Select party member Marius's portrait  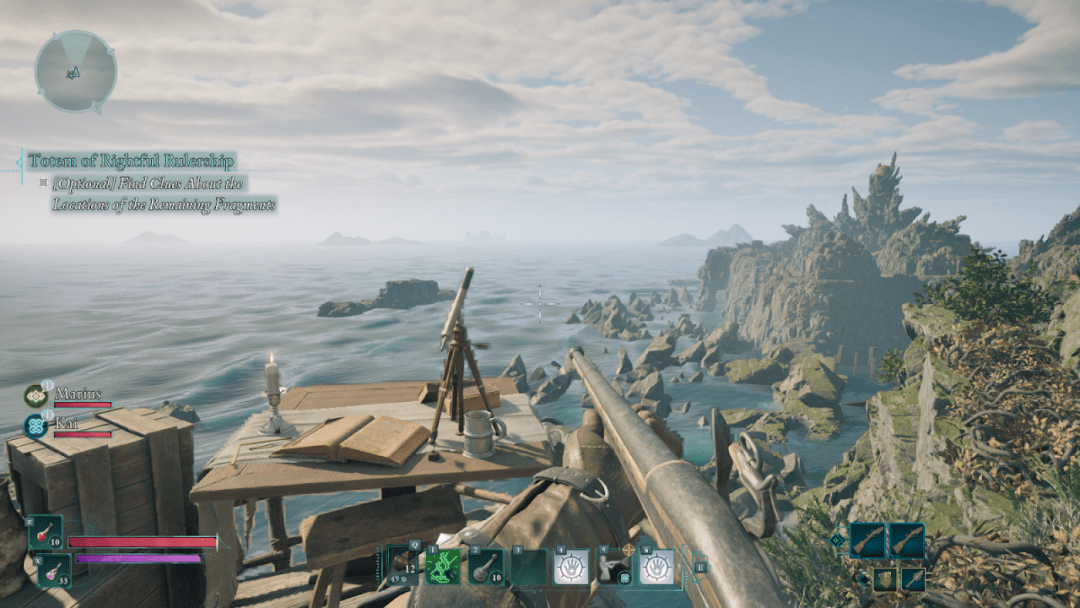click(x=36, y=395)
